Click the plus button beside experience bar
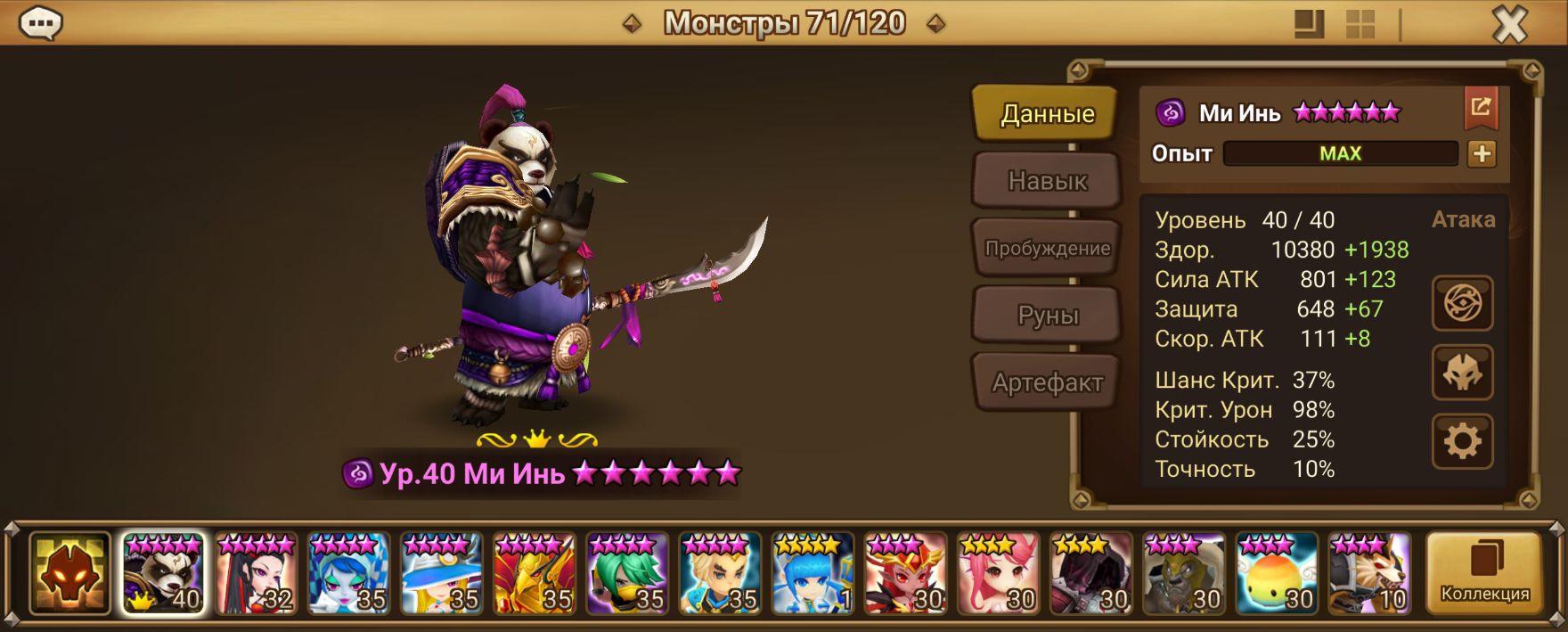Viewport: 1568px width, 632px height. (1482, 153)
